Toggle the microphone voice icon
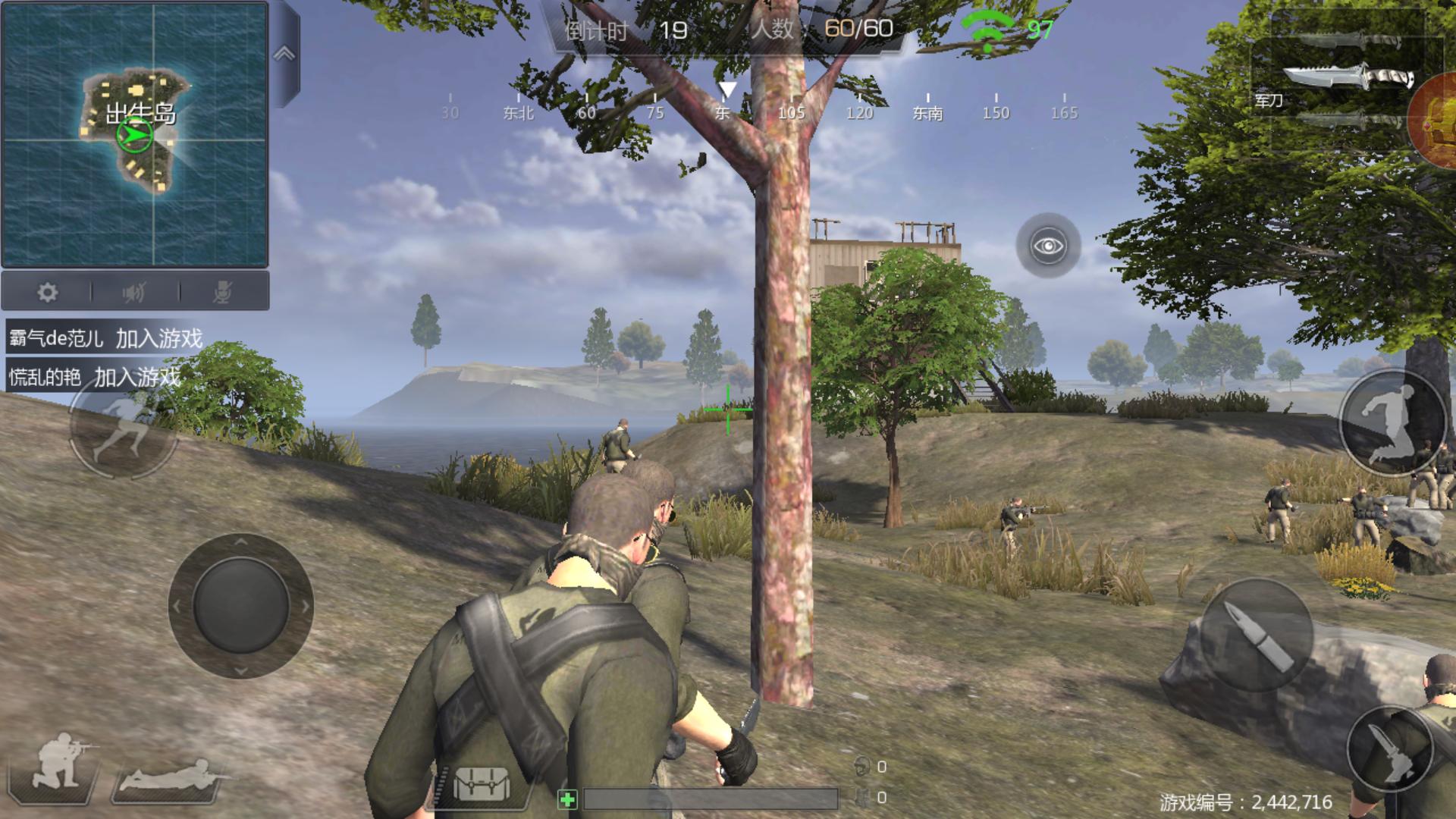Viewport: 1456px width, 819px height. click(x=222, y=292)
